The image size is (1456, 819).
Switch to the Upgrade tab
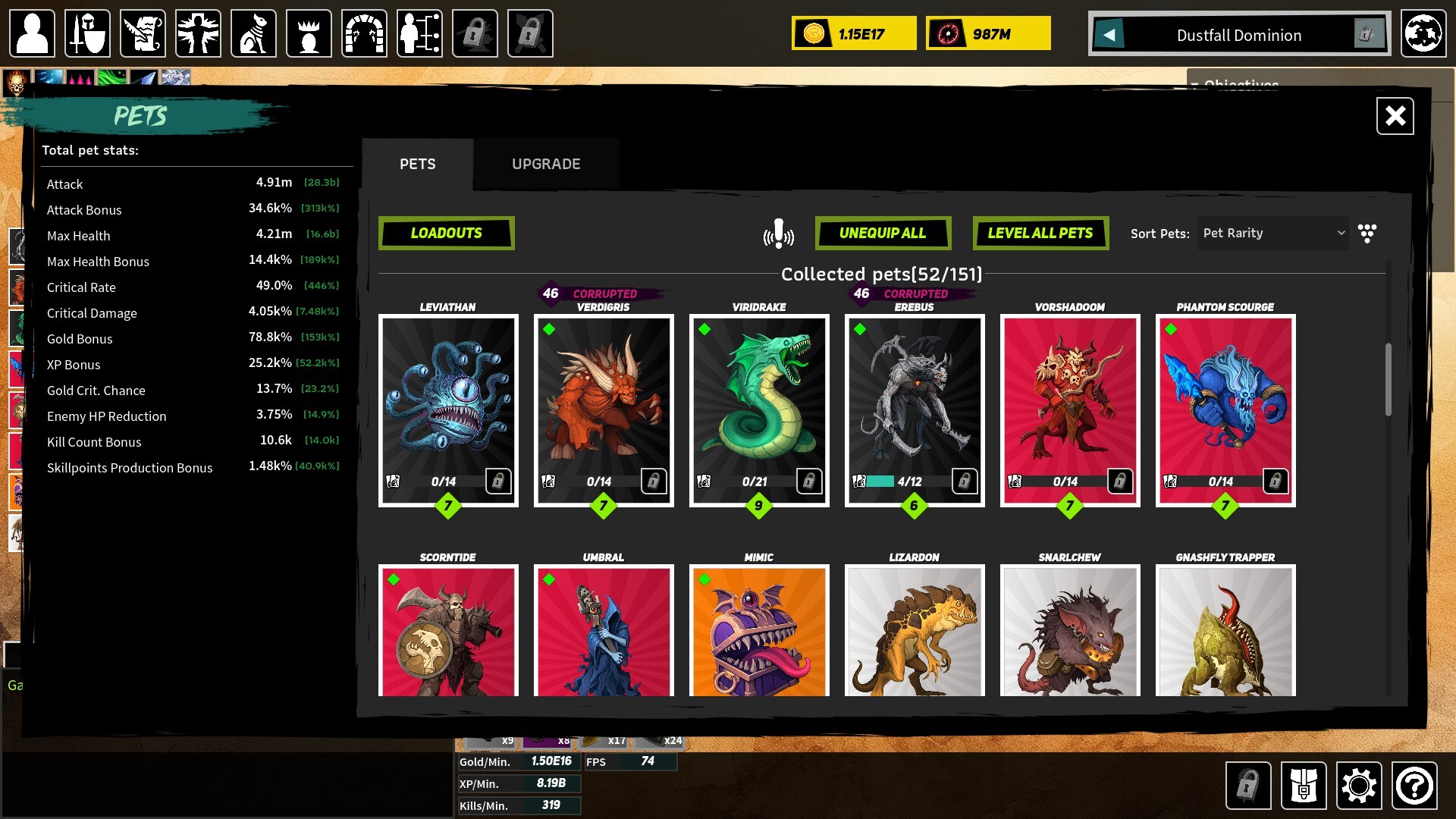546,164
